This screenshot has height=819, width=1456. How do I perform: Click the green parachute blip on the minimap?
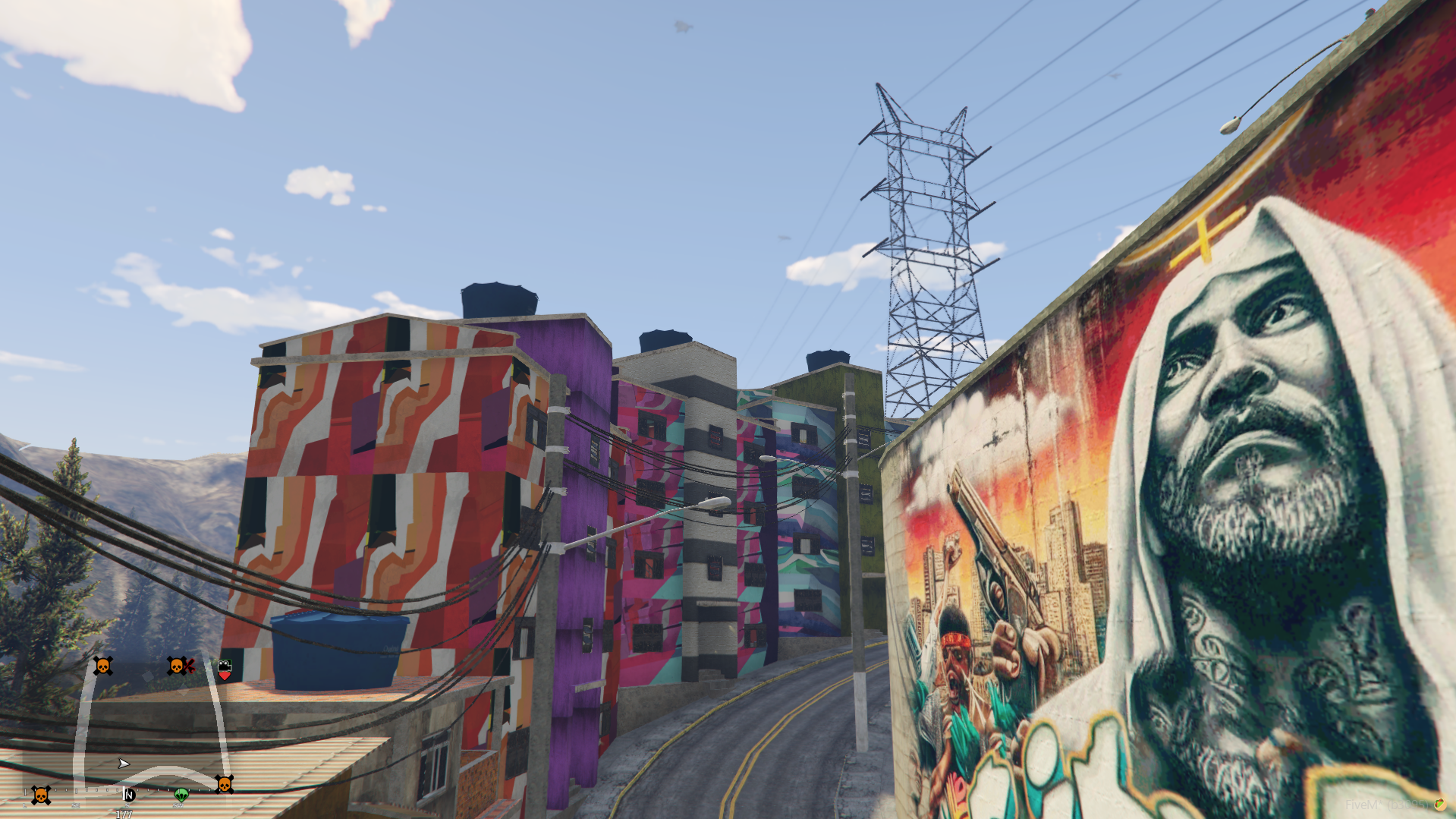click(181, 795)
